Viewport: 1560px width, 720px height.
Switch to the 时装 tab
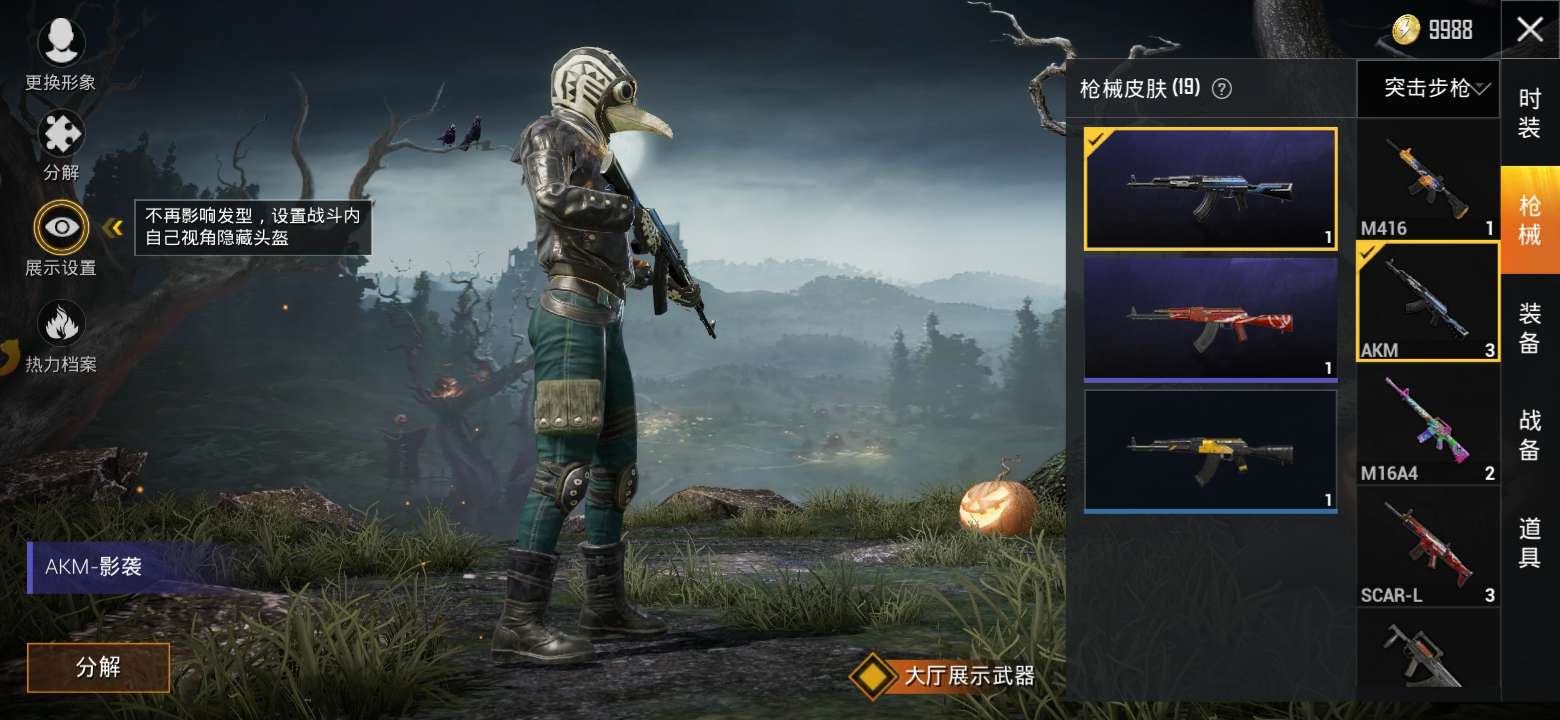click(1530, 113)
